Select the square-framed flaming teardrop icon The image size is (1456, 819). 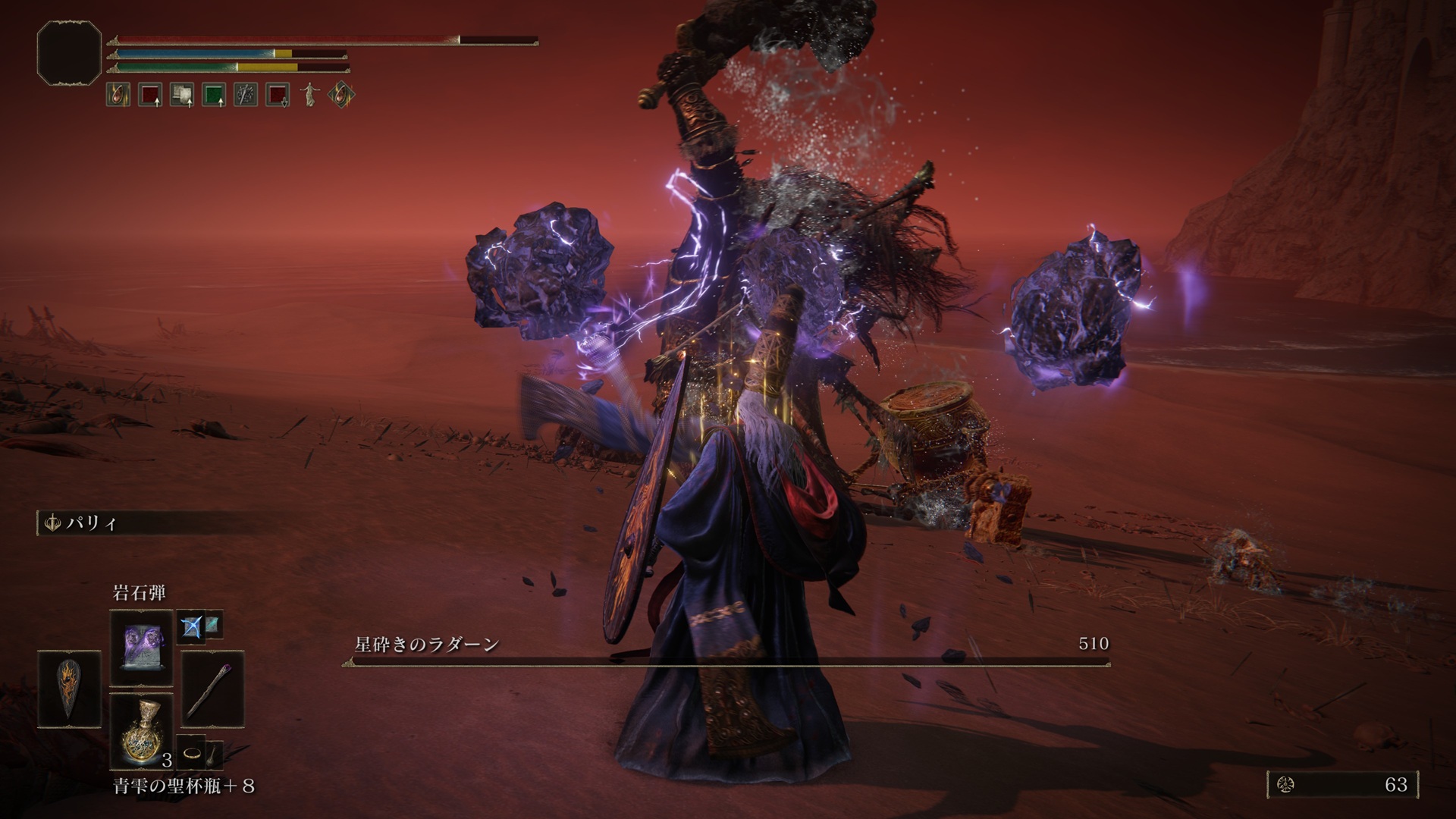click(118, 95)
